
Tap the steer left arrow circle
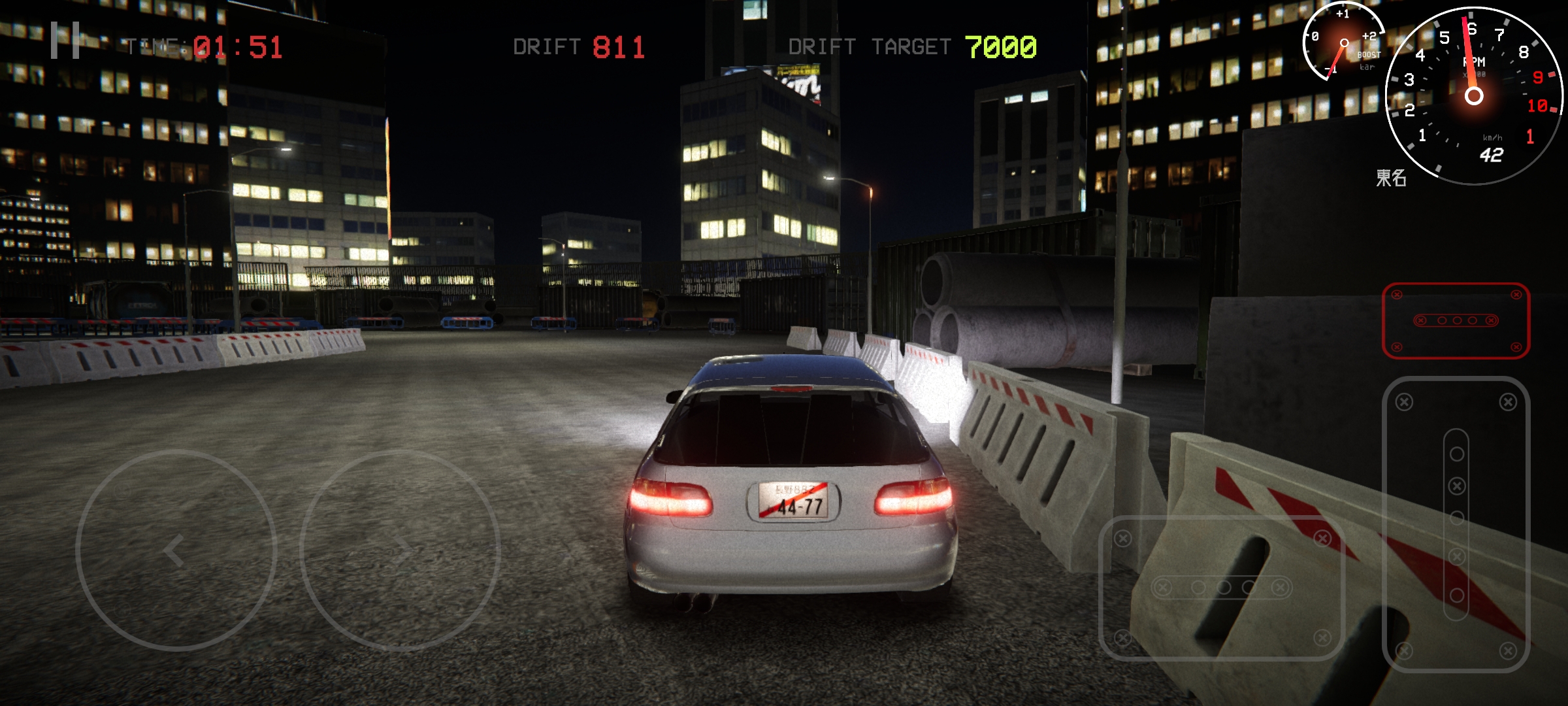pyautogui.click(x=176, y=550)
